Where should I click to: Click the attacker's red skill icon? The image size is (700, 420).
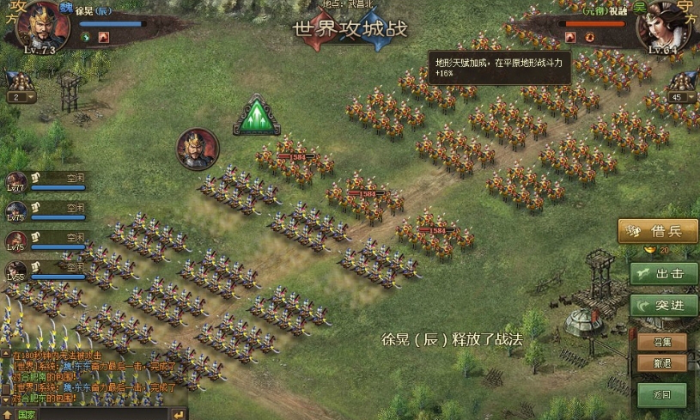point(104,38)
